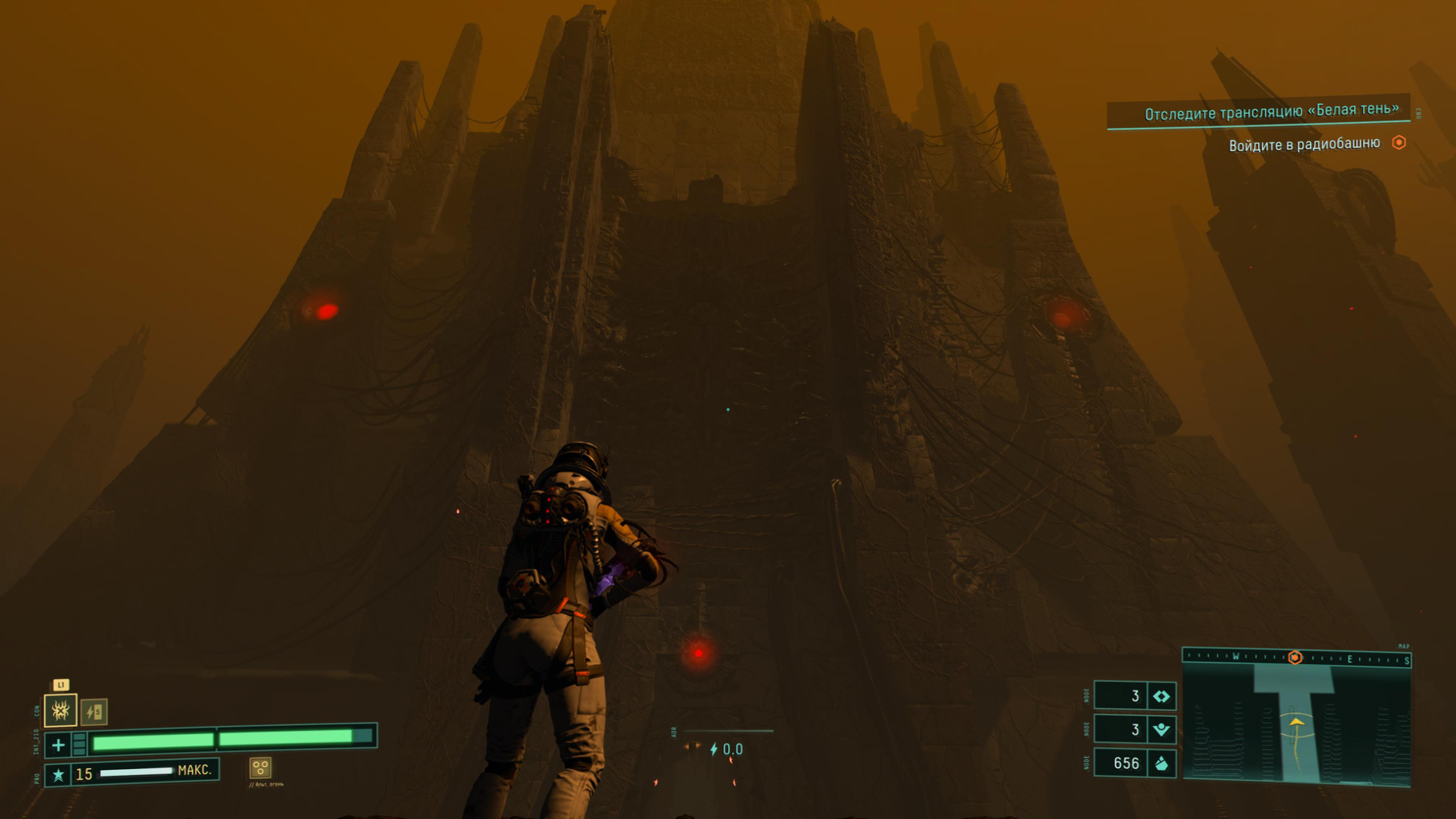The height and width of the screenshot is (819, 1456).
Task: Select the spider-like consumable slot
Action: (60, 710)
